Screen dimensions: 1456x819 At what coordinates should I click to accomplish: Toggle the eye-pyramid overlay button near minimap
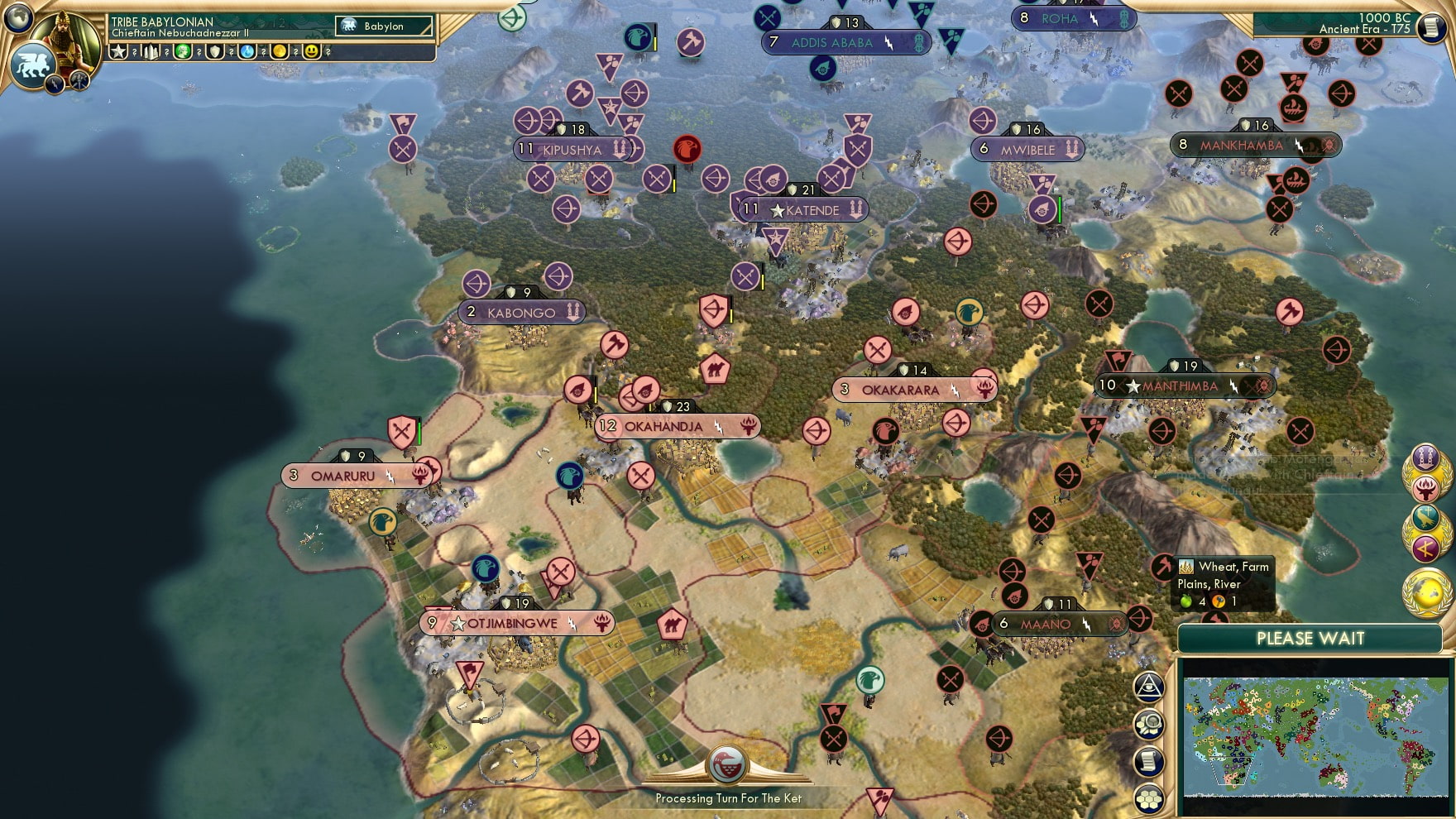click(1148, 686)
